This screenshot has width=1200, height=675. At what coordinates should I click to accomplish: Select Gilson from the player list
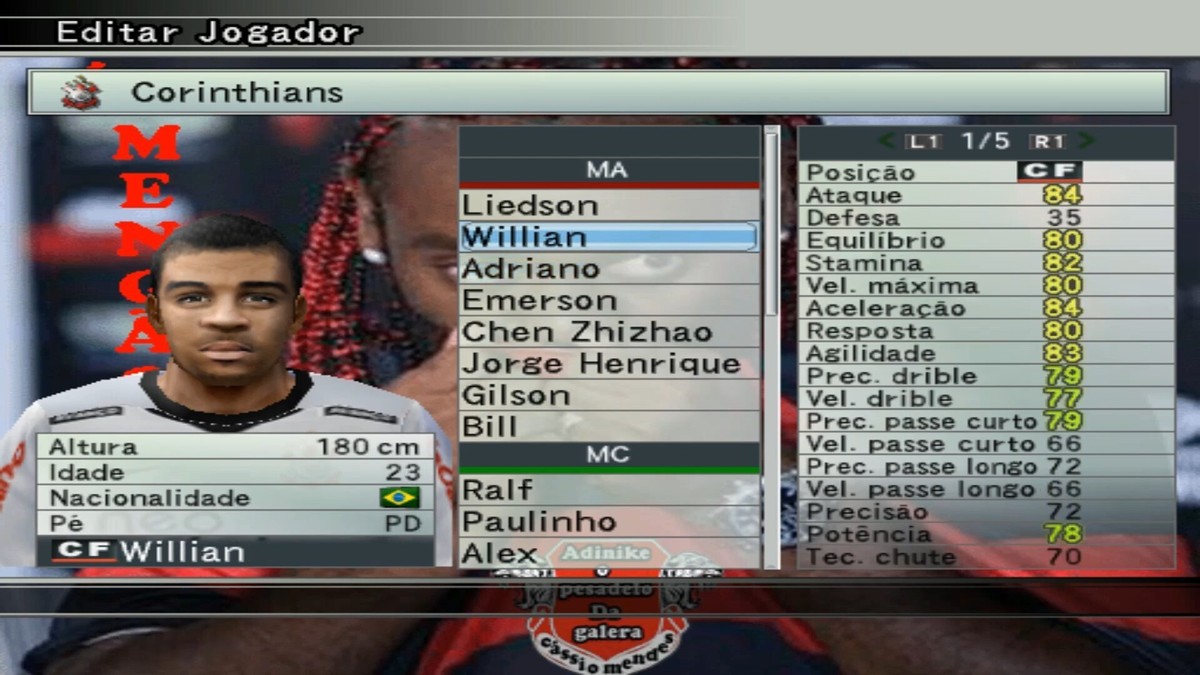(x=608, y=395)
